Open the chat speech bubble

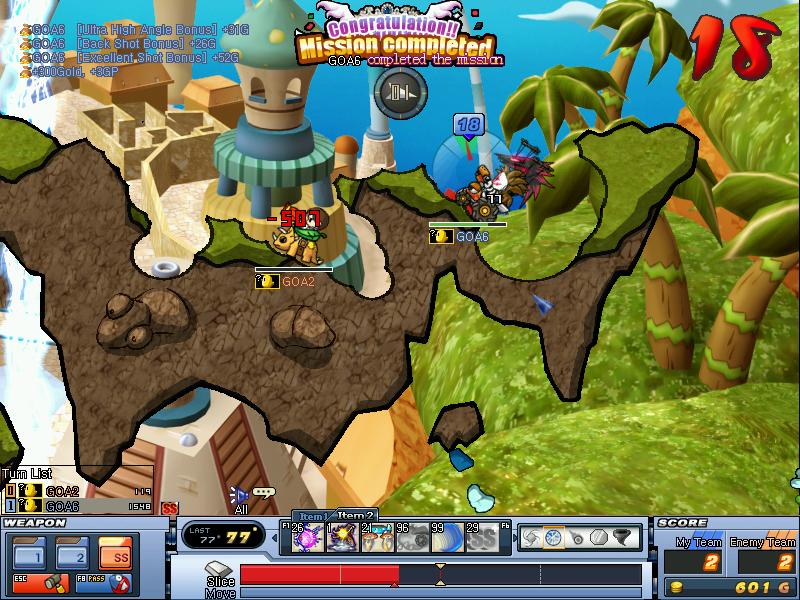pyautogui.click(x=264, y=492)
